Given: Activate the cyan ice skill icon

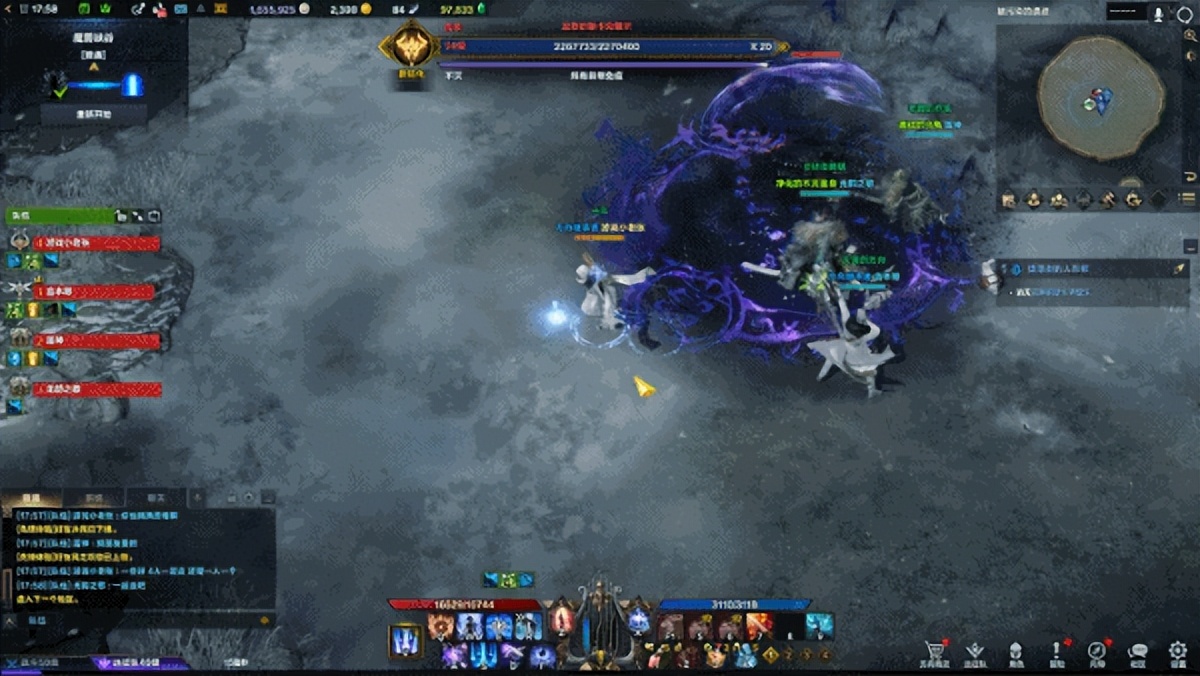Looking at the screenshot, I should (820, 626).
